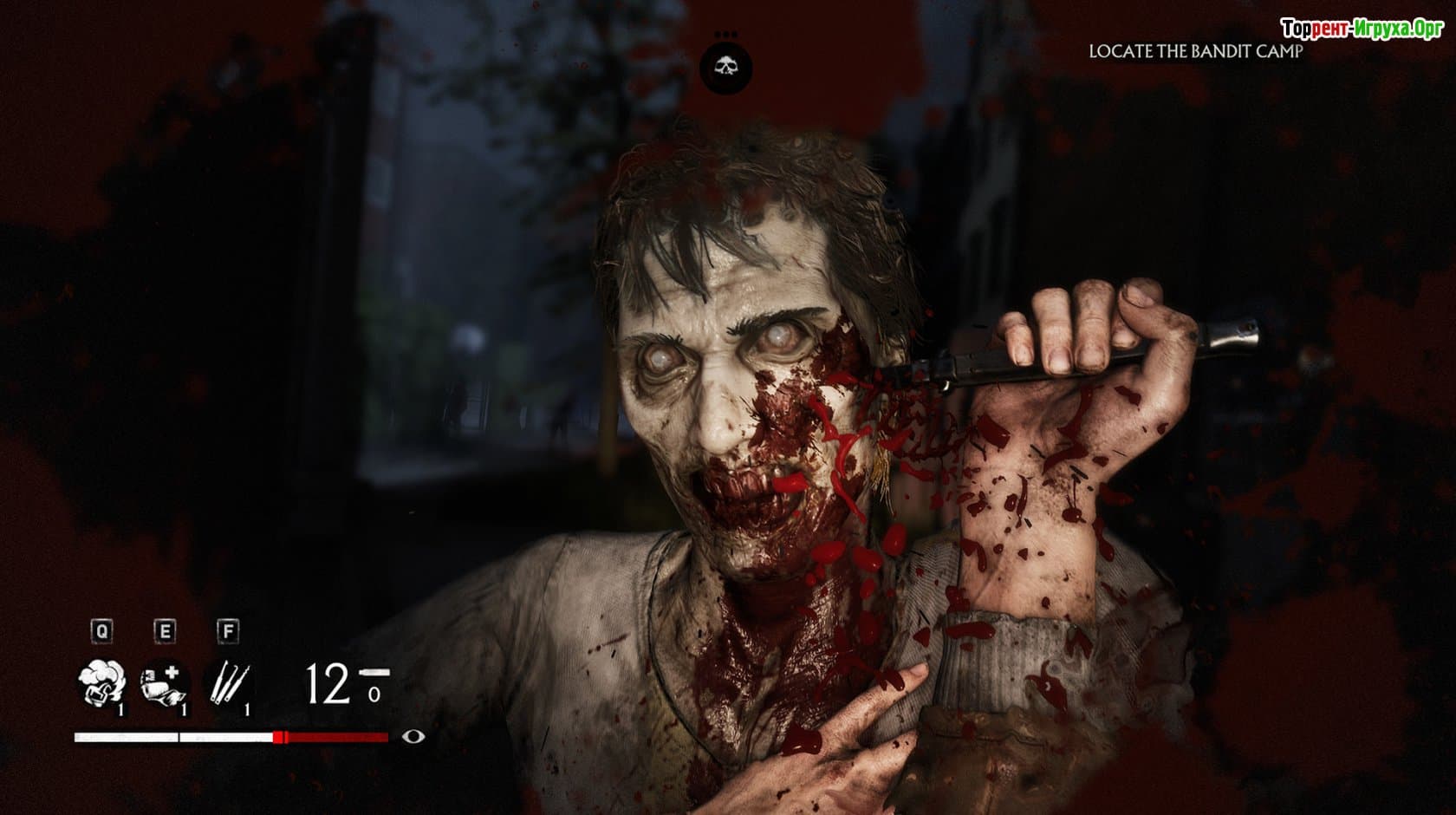Select the lockpick tools icon
1456x815 pixels.
pos(227,683)
